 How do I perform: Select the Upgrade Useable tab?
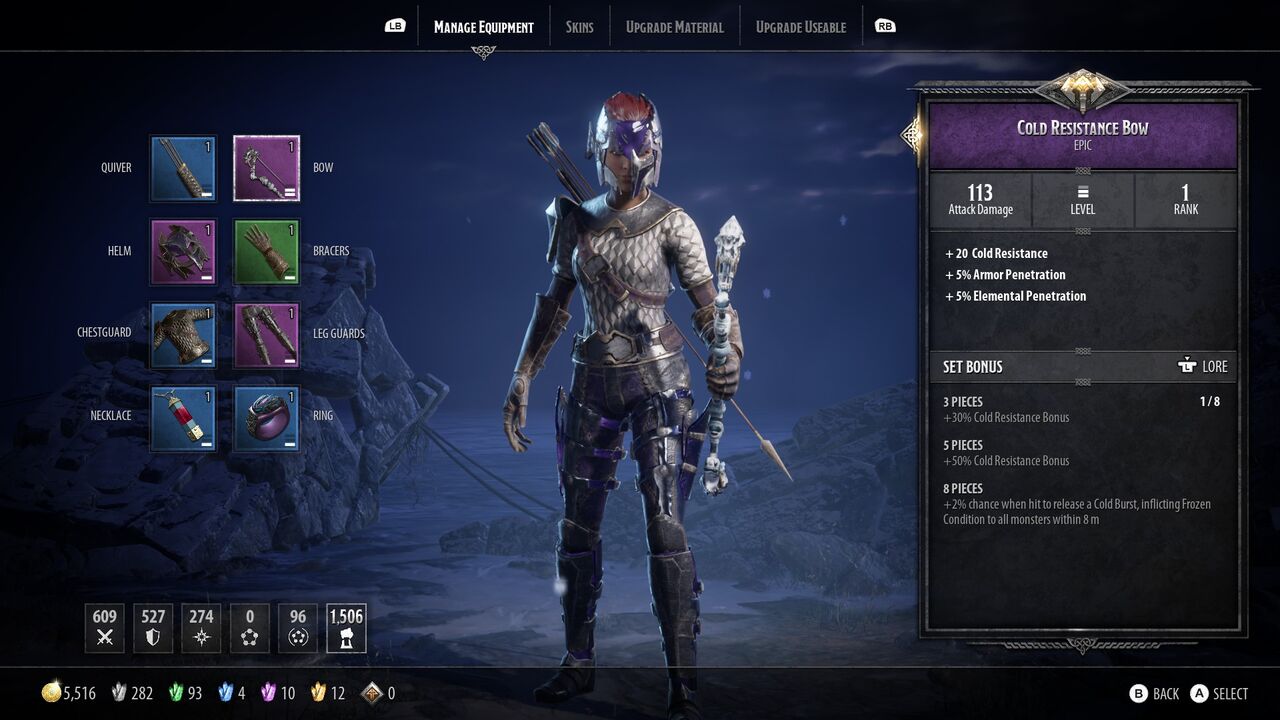pos(800,27)
